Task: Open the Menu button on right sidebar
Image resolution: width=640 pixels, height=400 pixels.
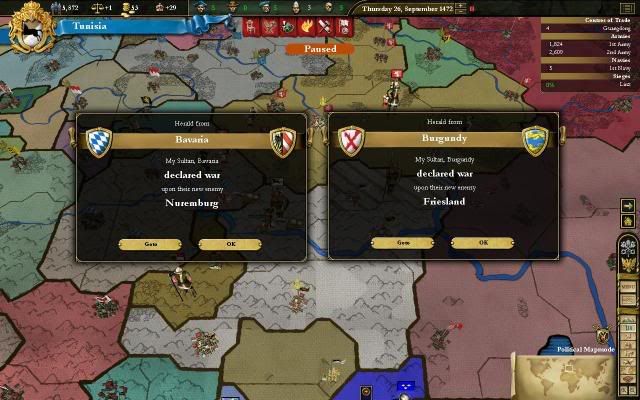Action: (x=629, y=285)
